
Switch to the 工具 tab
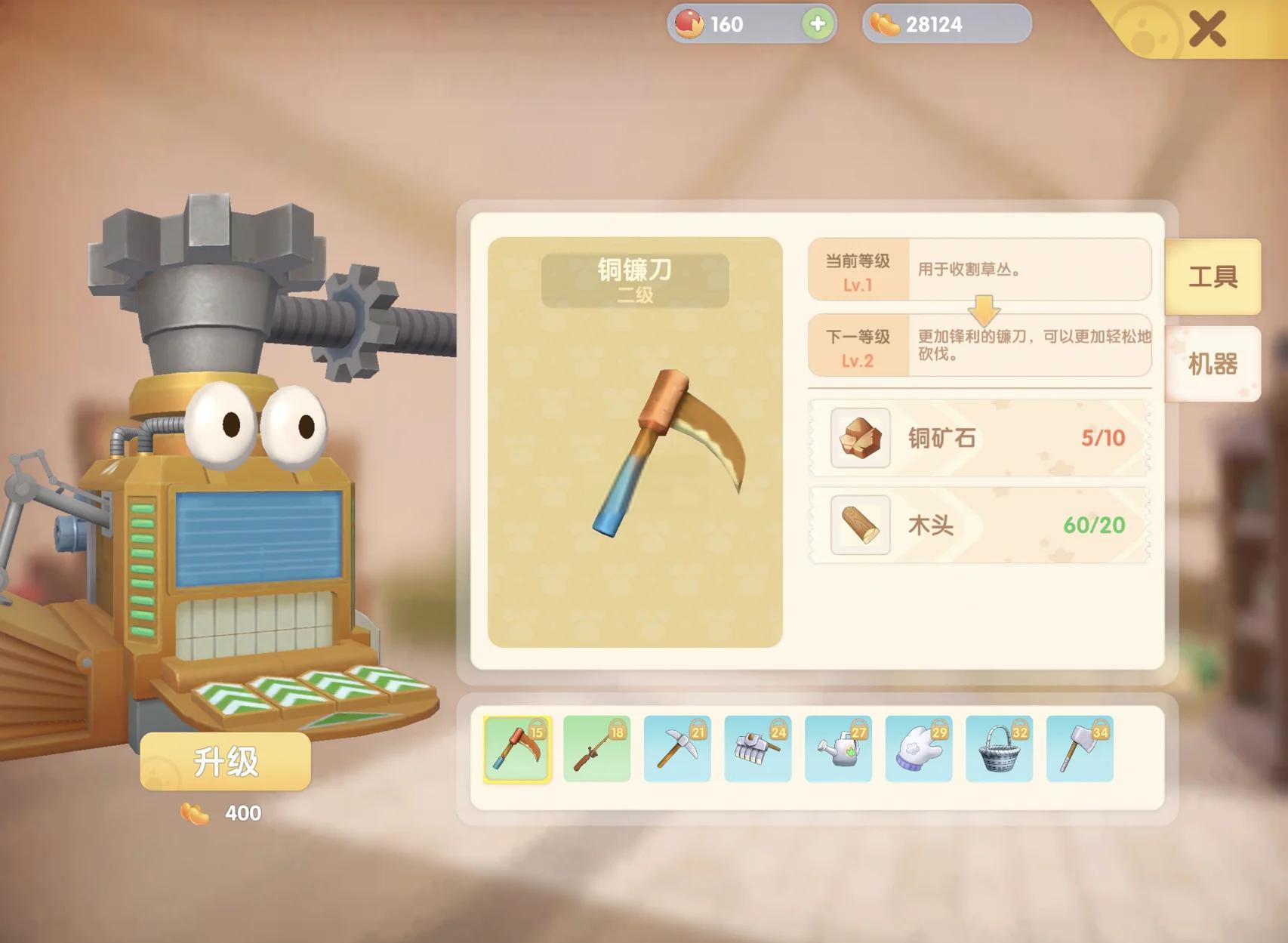coord(1214,277)
